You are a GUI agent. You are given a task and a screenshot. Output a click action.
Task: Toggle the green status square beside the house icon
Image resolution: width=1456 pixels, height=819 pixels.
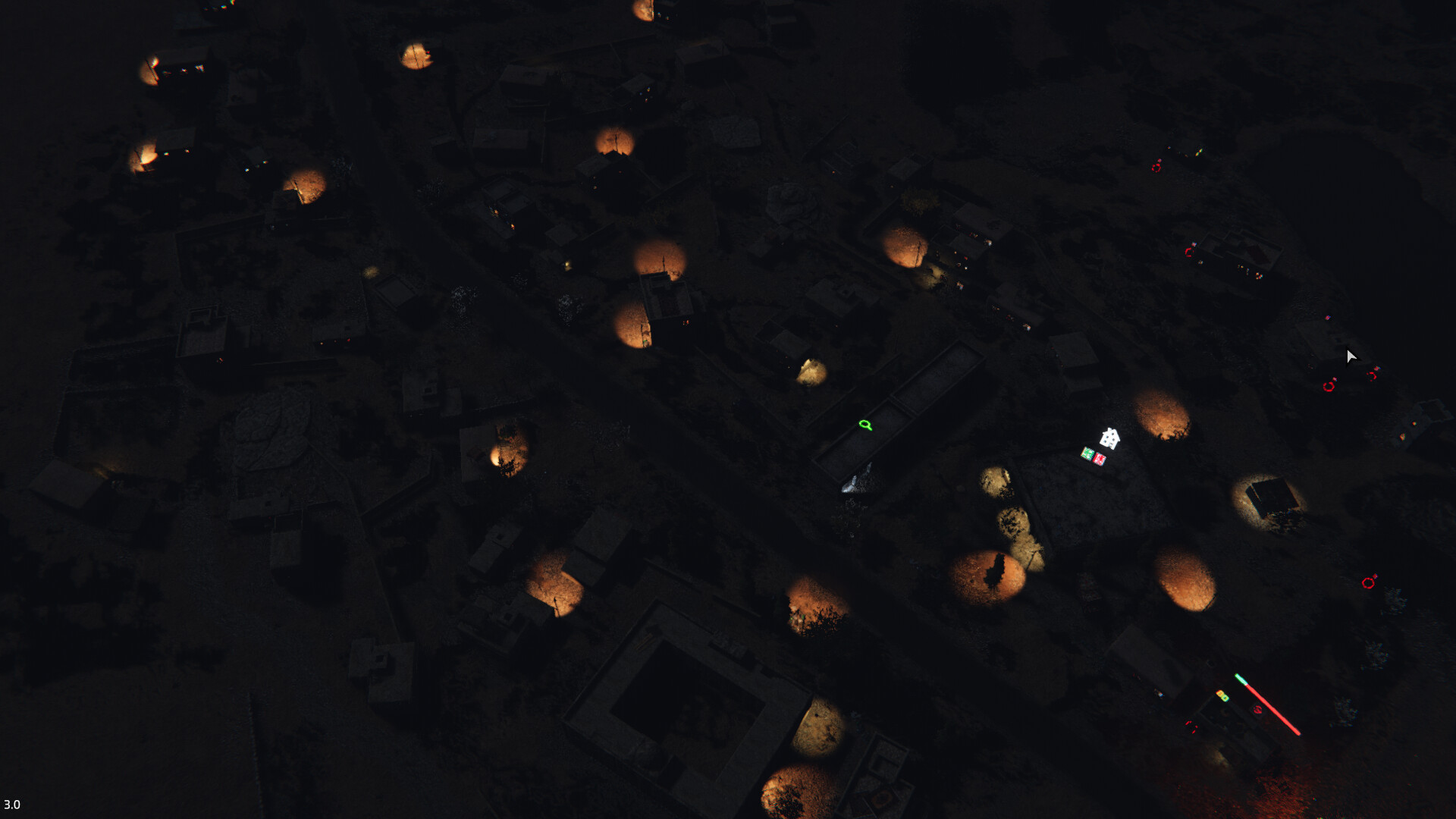1087,453
